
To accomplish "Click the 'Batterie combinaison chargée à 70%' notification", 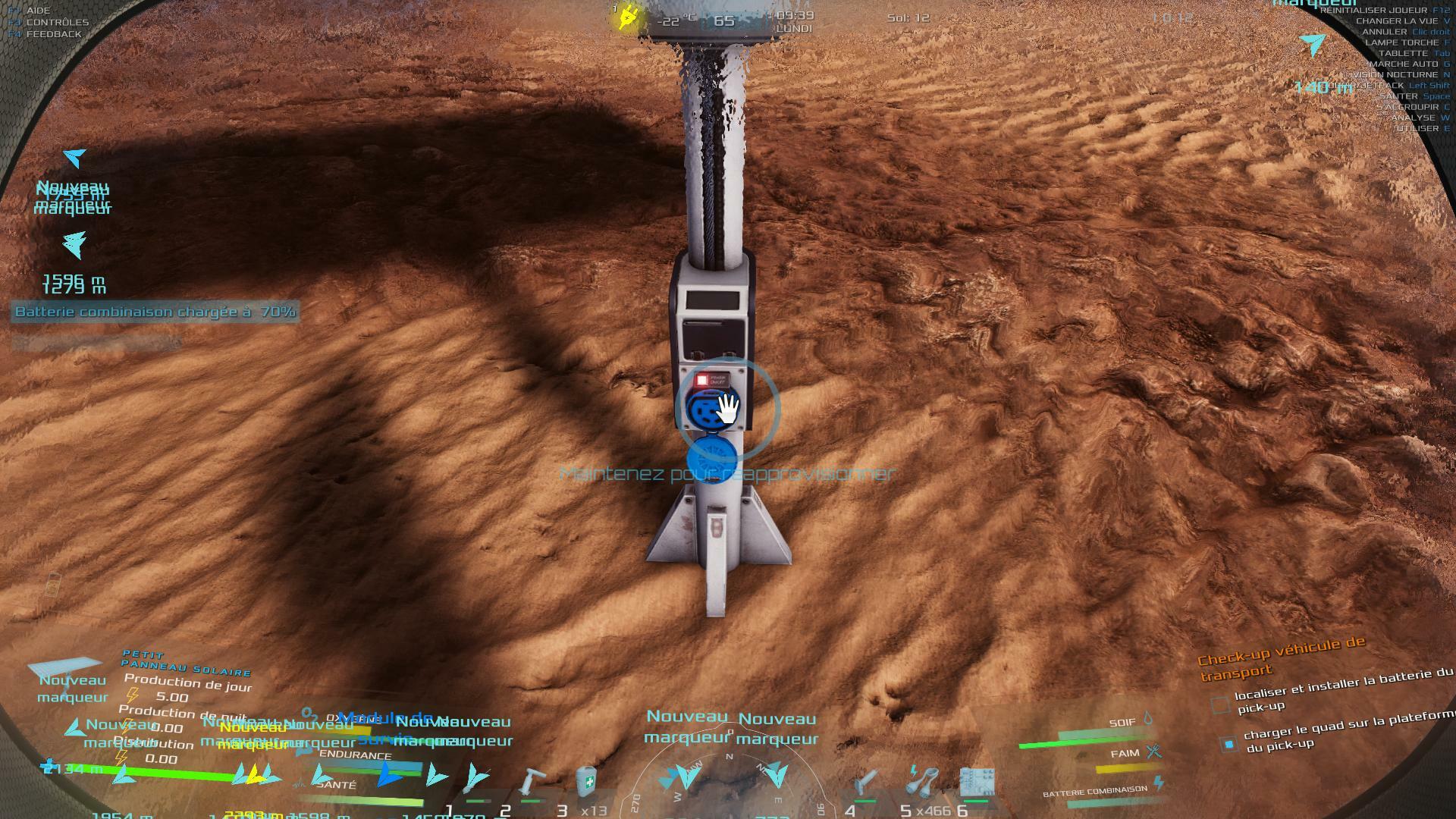I will [155, 312].
